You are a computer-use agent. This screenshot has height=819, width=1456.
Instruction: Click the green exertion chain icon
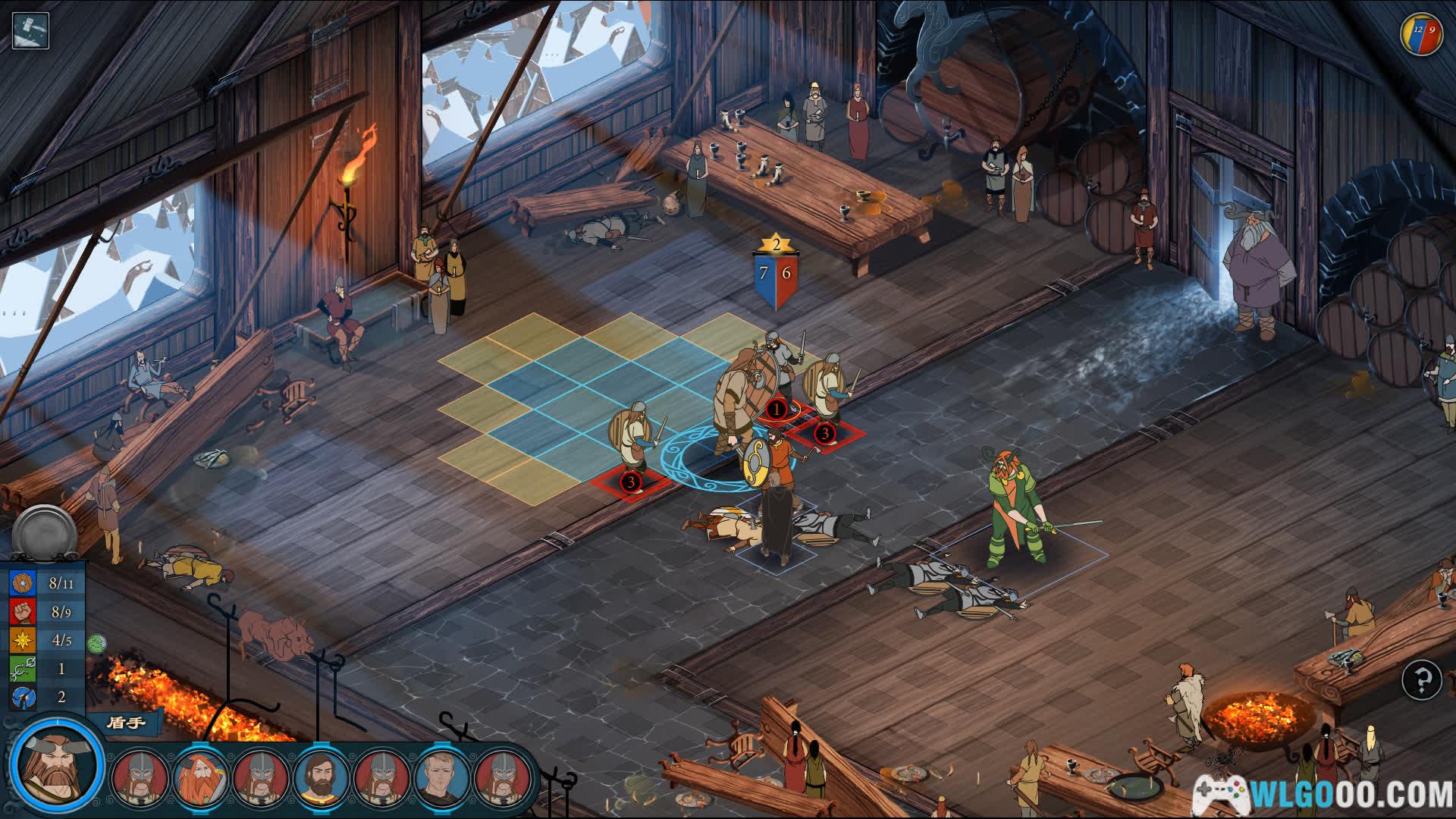coord(22,669)
